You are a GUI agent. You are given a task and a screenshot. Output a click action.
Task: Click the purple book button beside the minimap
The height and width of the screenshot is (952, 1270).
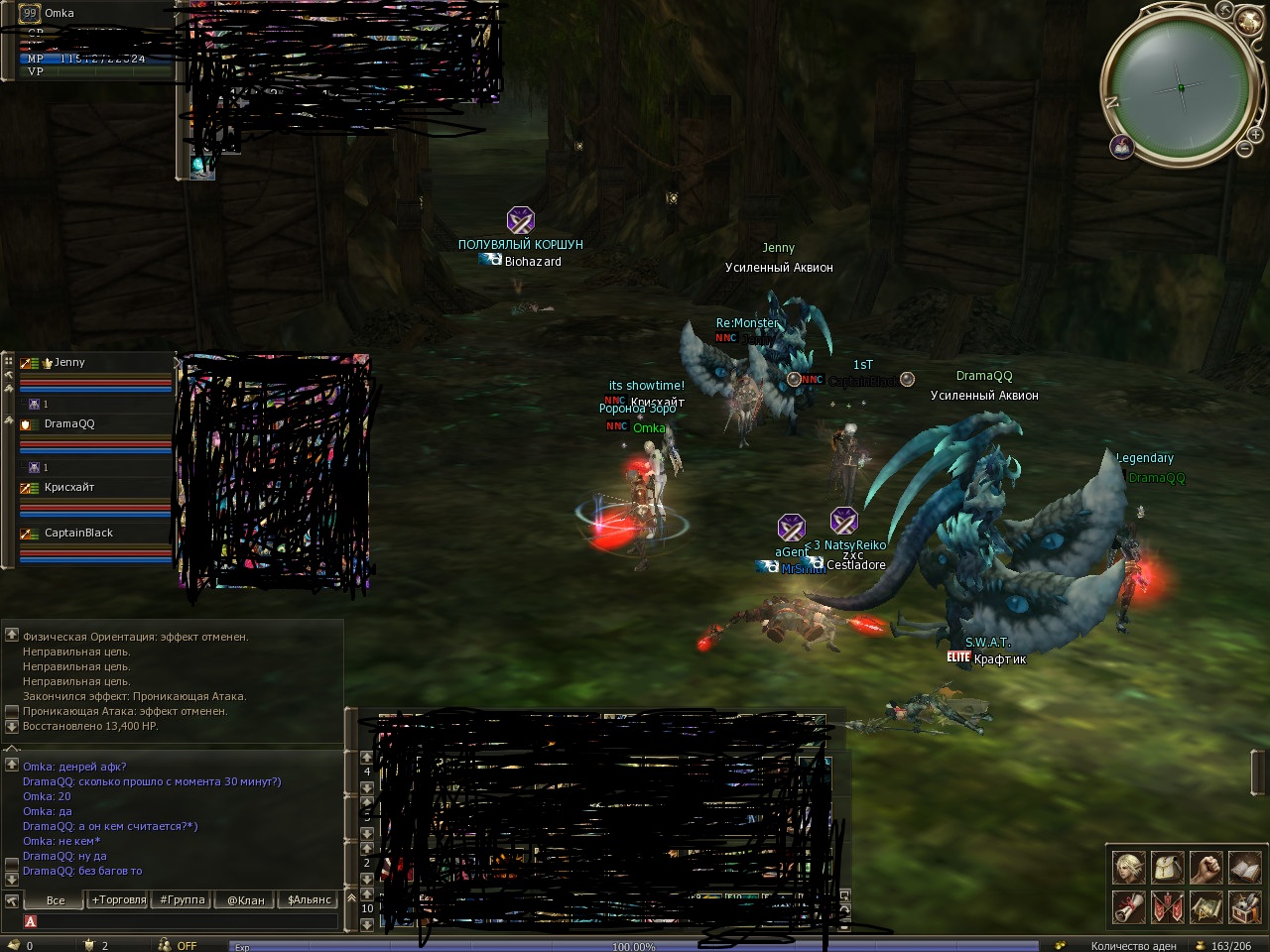click(1122, 147)
